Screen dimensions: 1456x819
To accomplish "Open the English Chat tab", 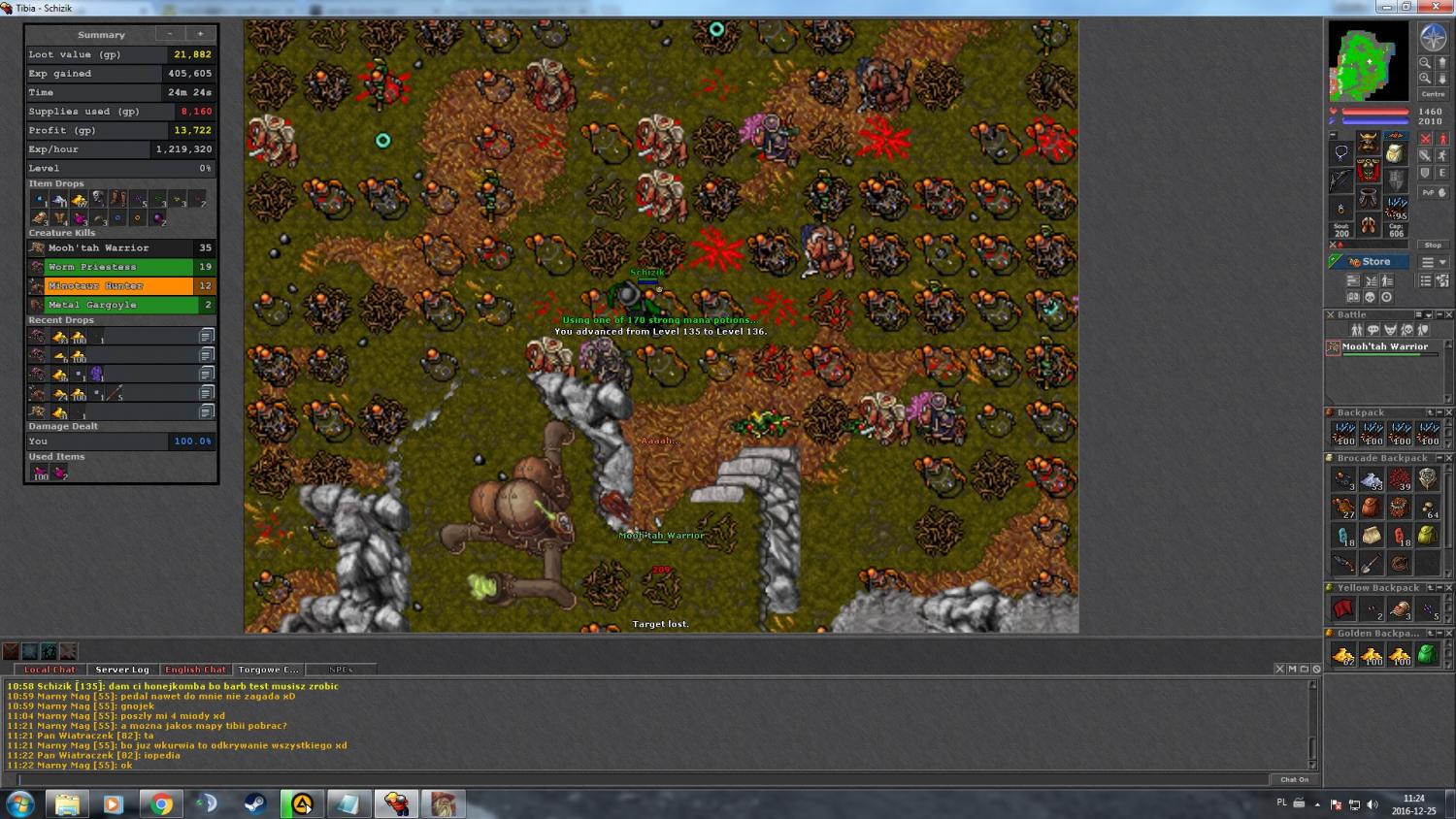I will (x=195, y=670).
